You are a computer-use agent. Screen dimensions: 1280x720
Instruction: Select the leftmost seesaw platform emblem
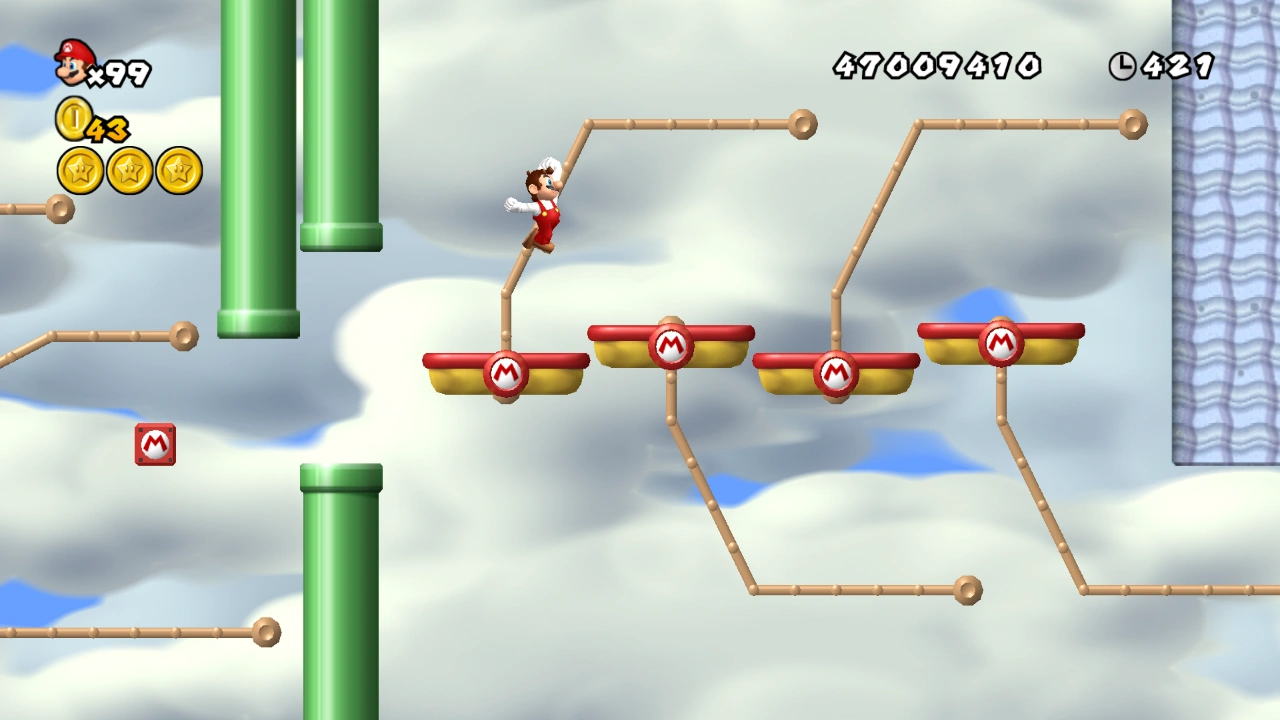506,373
